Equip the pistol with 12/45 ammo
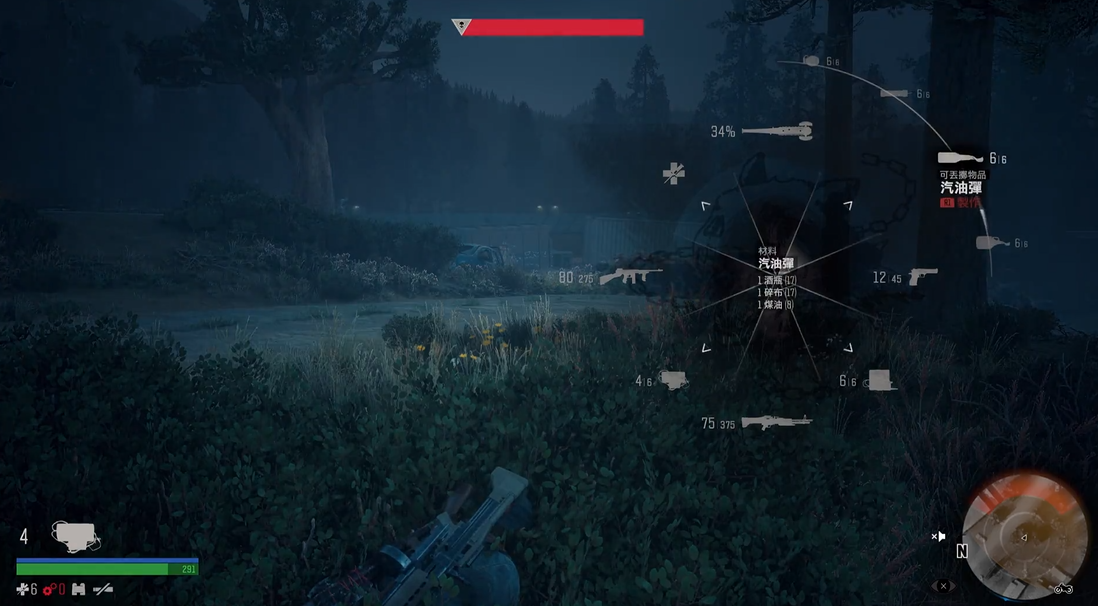 click(922, 275)
